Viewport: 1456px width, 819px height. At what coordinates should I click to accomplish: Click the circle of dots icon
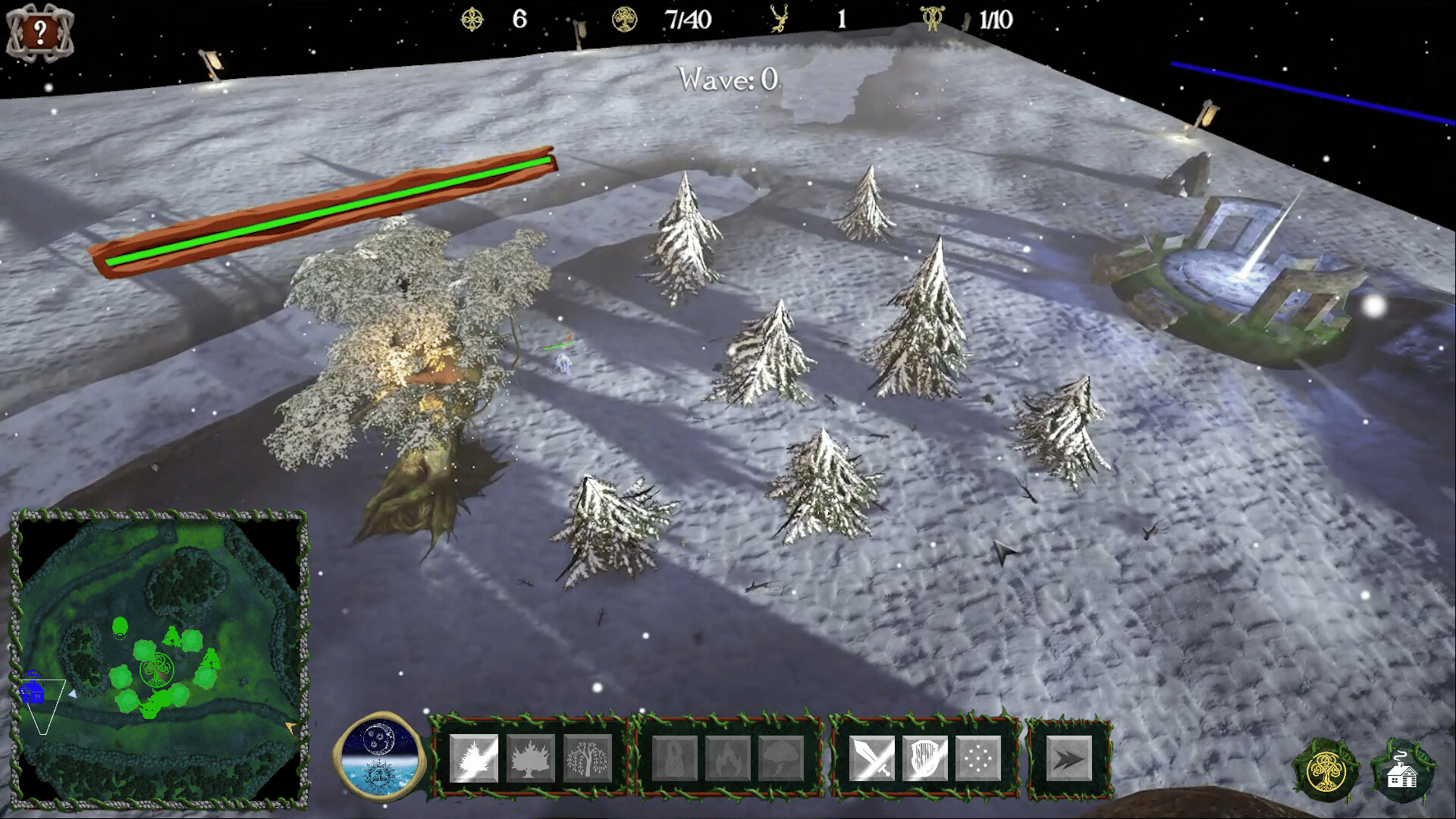978,758
